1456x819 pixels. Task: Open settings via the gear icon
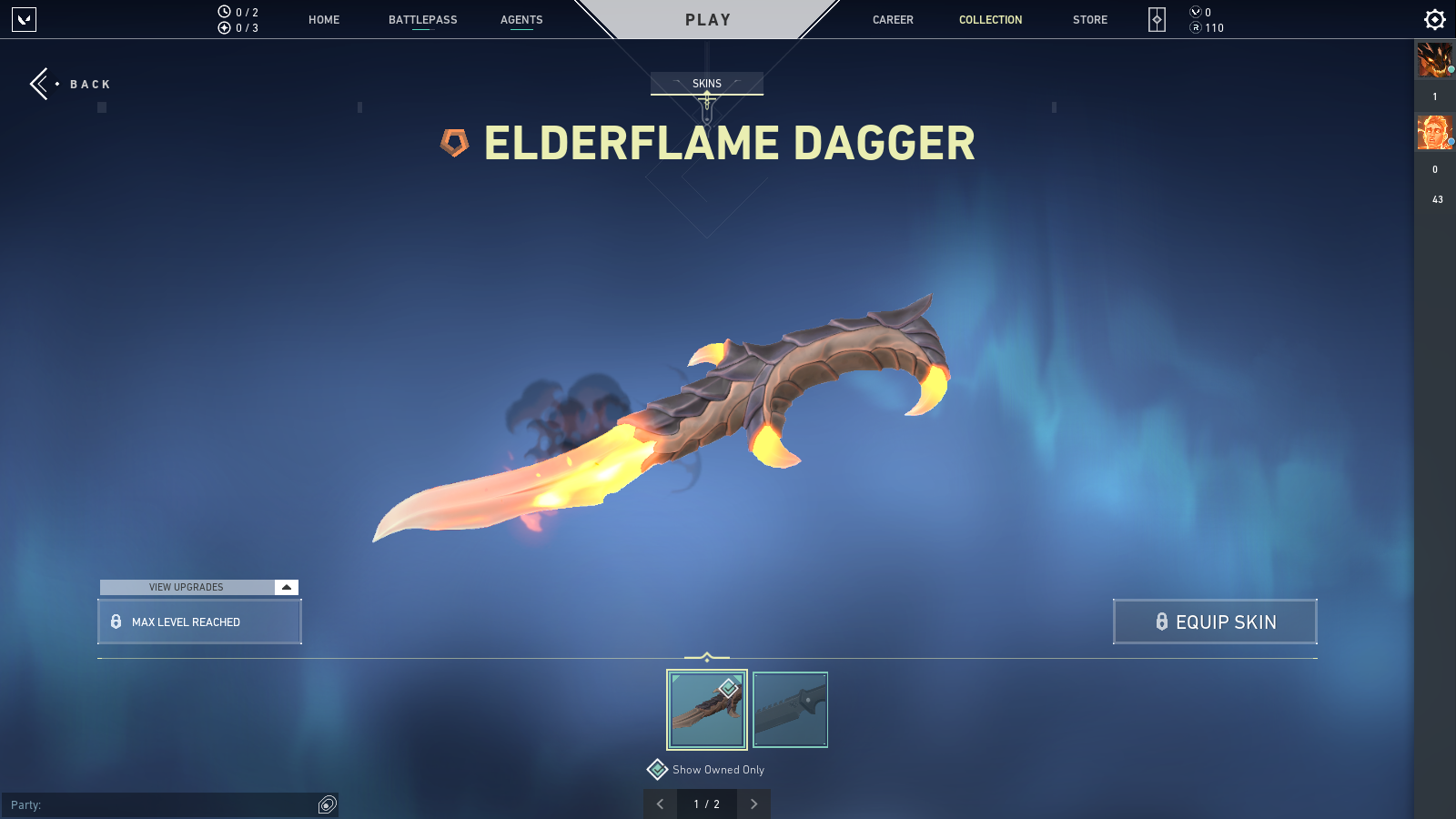pos(1433,18)
